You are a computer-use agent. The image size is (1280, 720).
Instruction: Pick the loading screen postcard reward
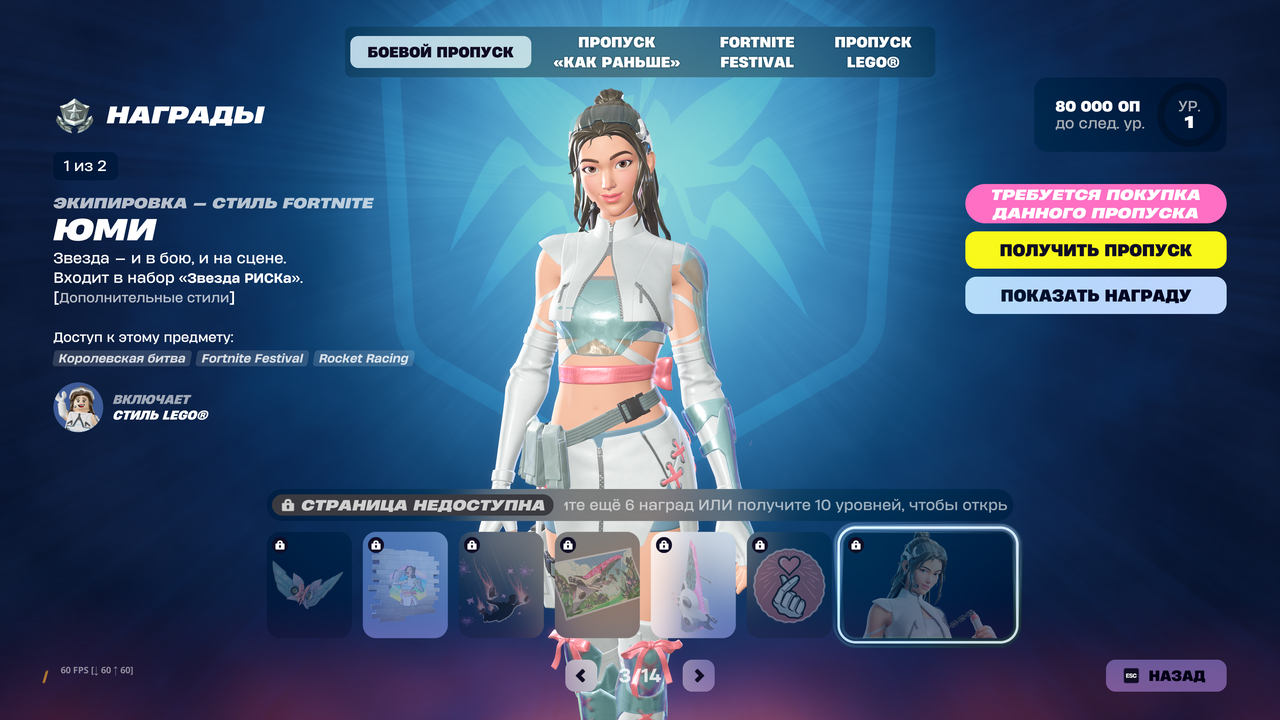coord(597,585)
